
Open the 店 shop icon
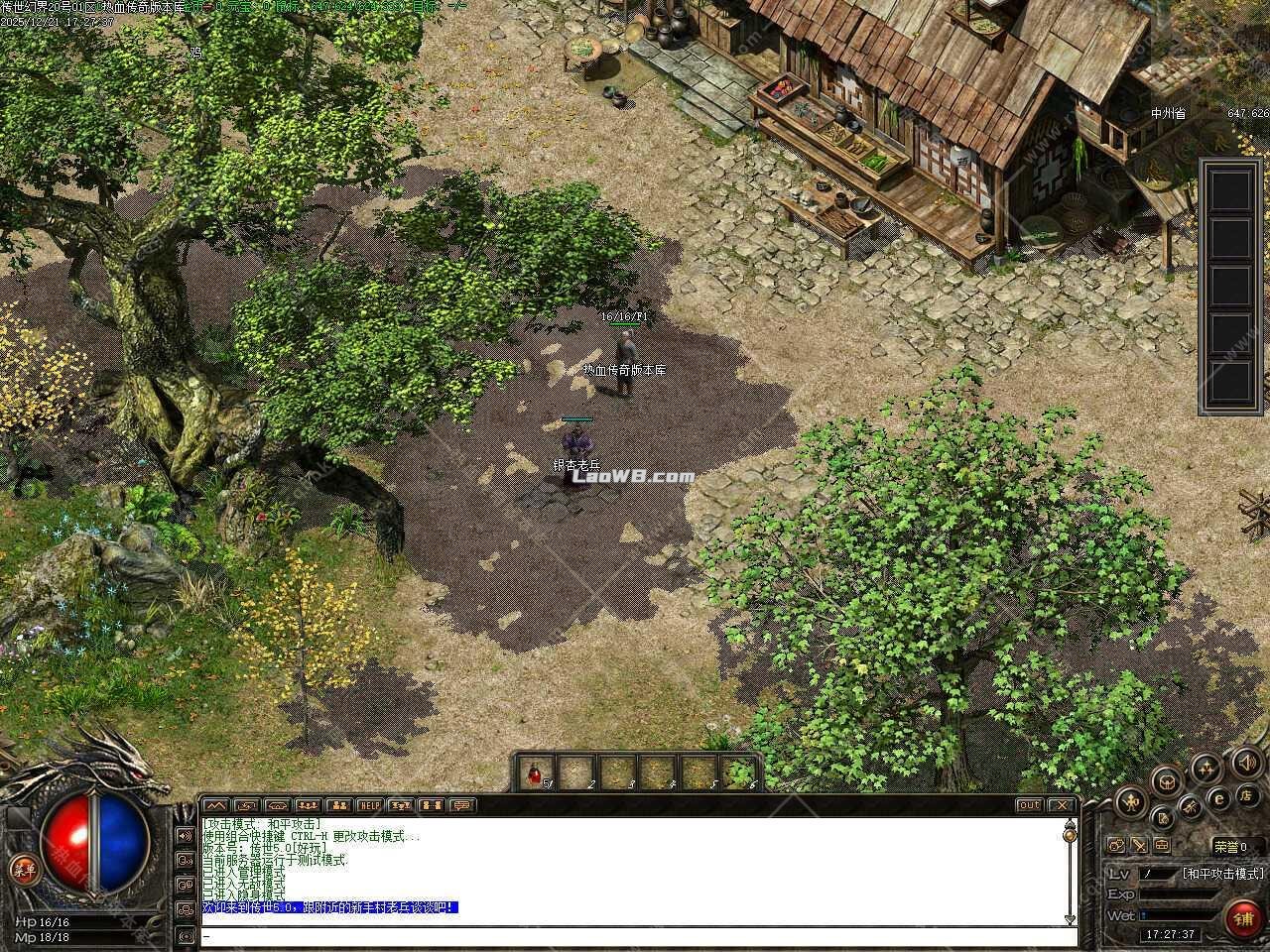(x=1246, y=798)
